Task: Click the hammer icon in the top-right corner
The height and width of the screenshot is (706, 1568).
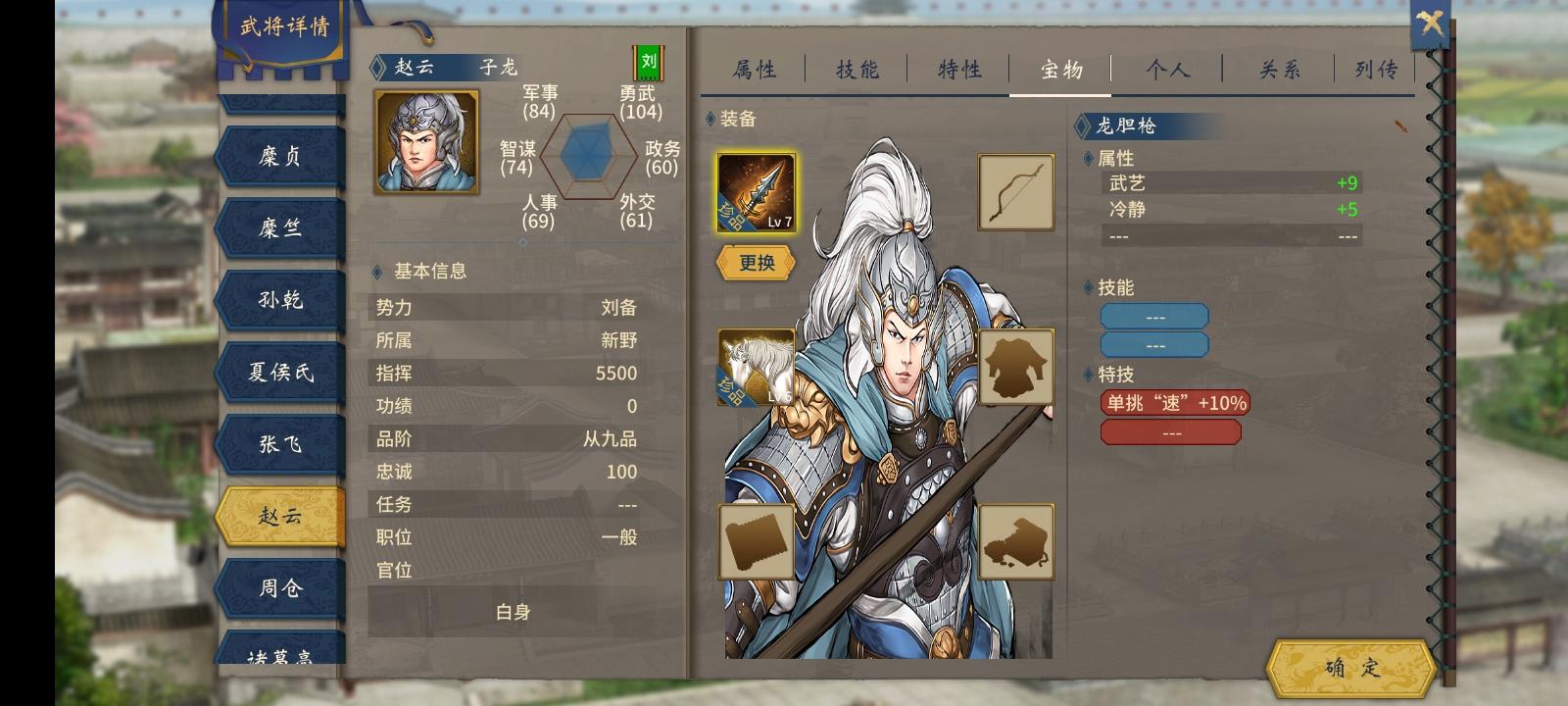Action: (1429, 24)
